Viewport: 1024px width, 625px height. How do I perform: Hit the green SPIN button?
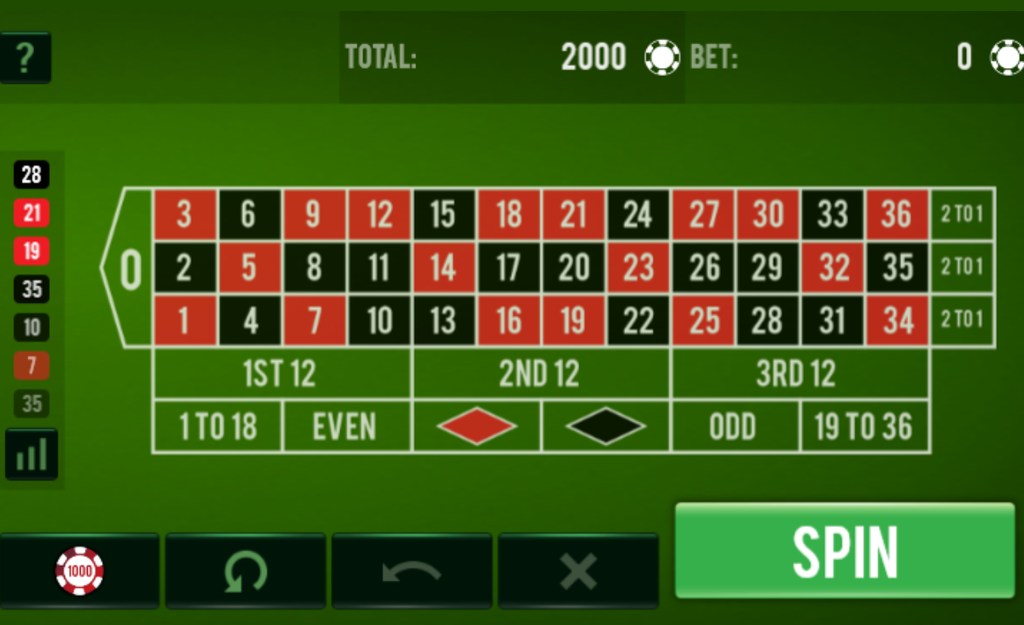[x=845, y=550]
